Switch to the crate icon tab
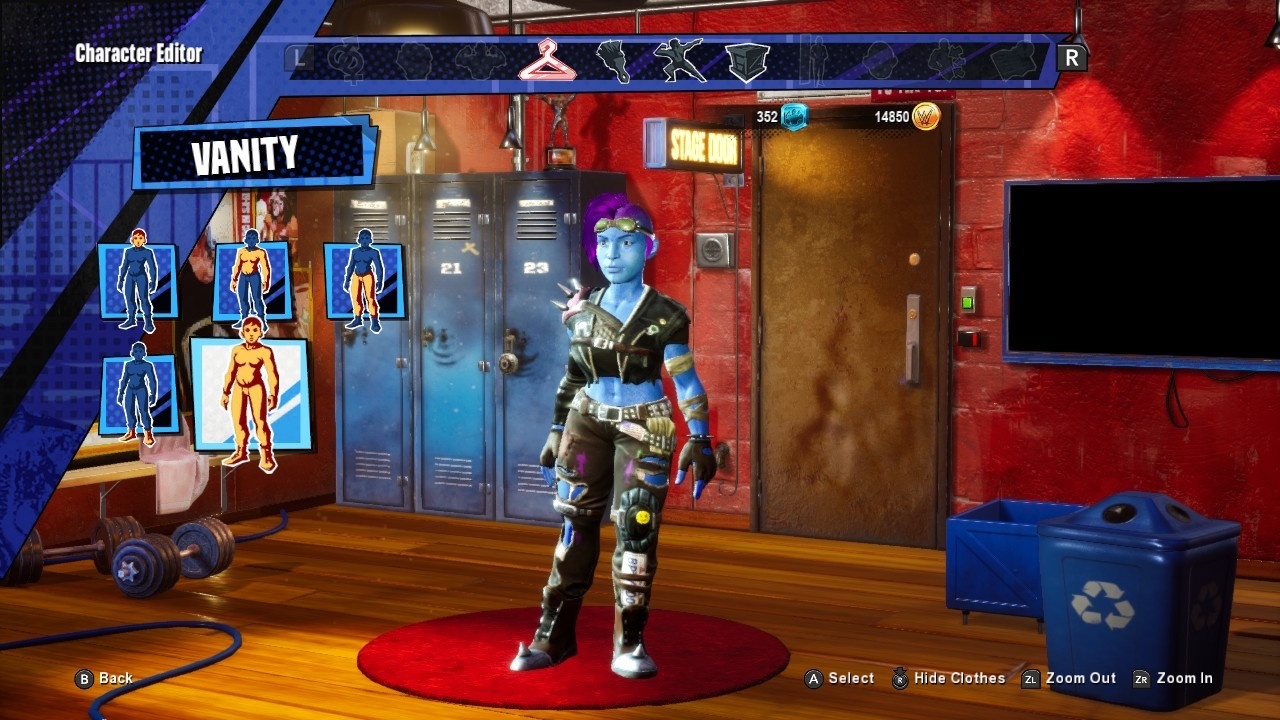This screenshot has width=1280, height=720. pyautogui.click(x=747, y=61)
